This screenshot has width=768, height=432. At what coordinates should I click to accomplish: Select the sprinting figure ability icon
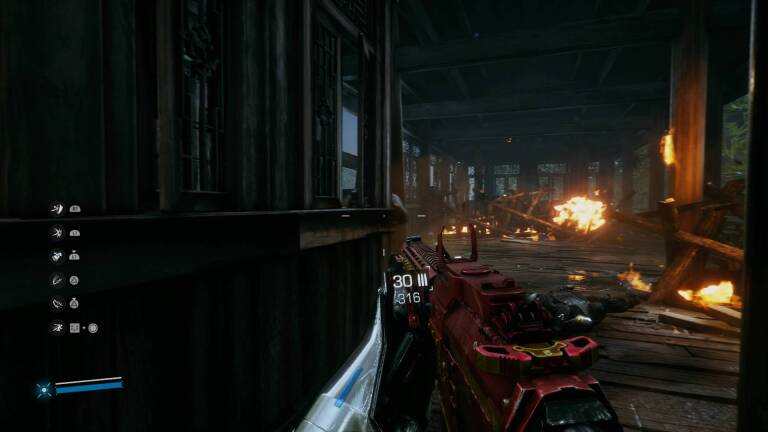pos(57,327)
